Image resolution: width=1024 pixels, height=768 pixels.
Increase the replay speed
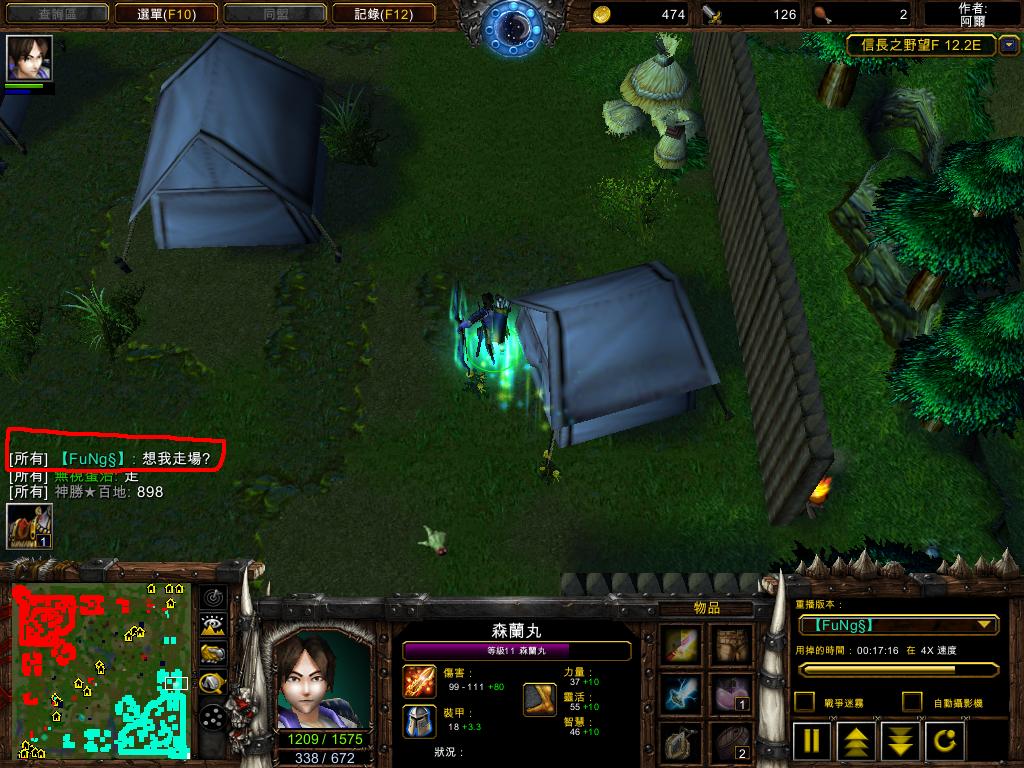click(857, 741)
